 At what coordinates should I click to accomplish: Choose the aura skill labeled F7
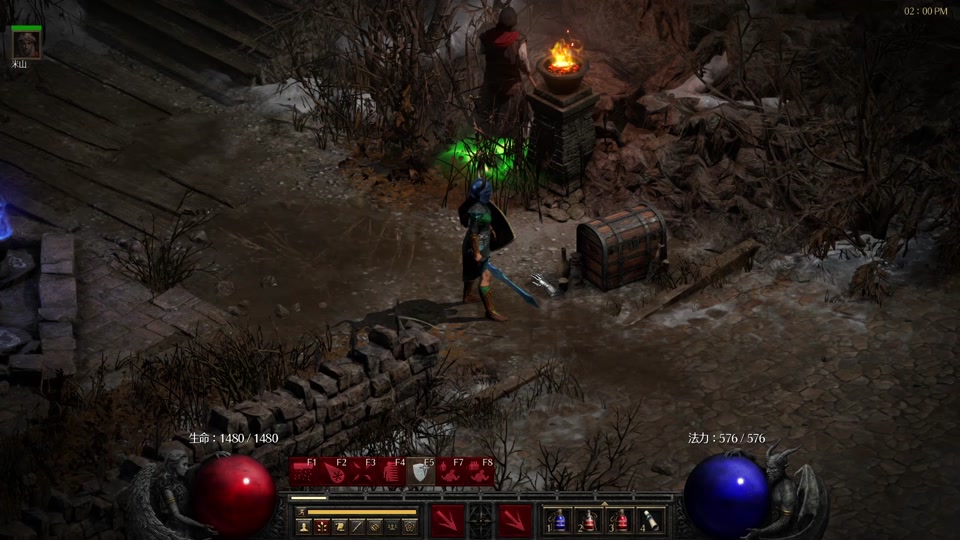(x=451, y=471)
